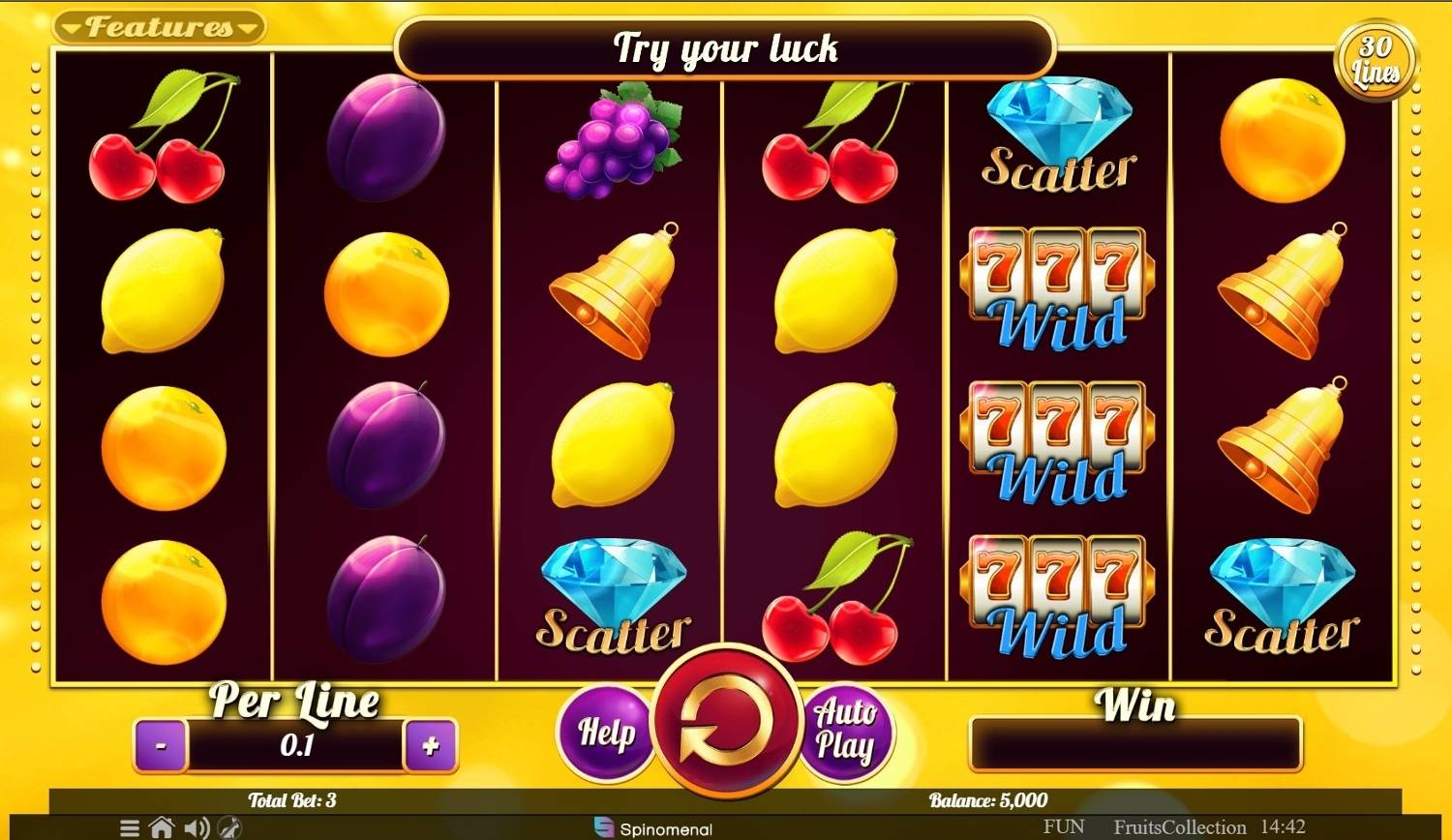Expand the Features dropdown
Viewport: 1452px width, 840px height.
(x=159, y=27)
